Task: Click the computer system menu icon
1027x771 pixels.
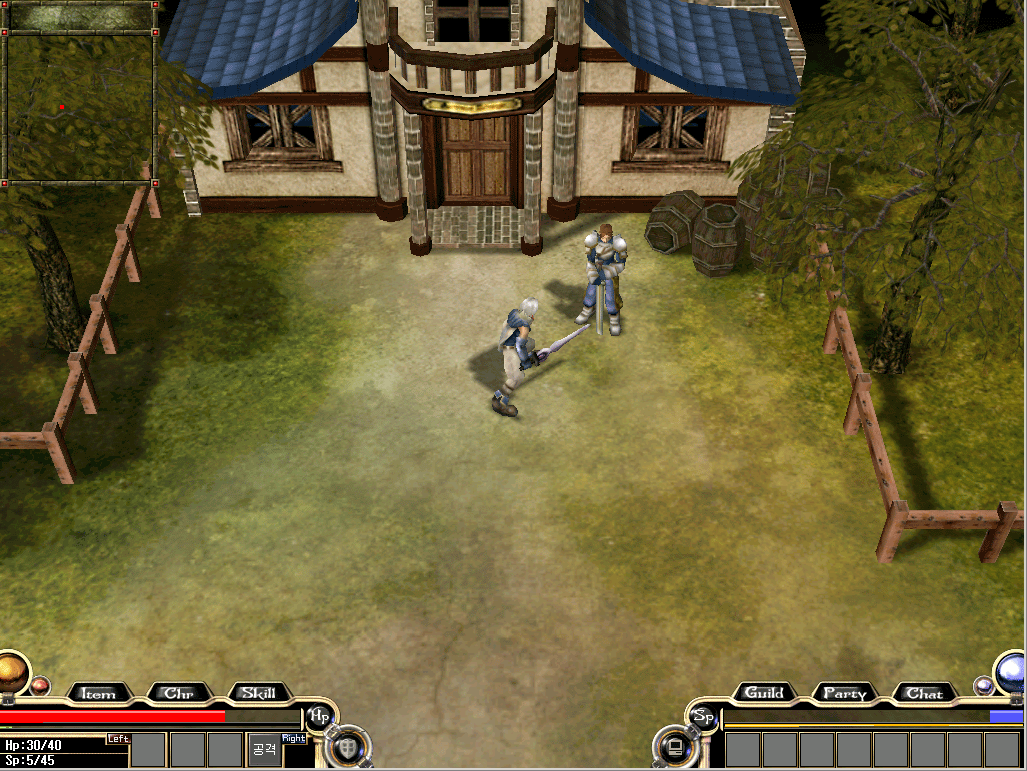Action: pyautogui.click(x=675, y=746)
